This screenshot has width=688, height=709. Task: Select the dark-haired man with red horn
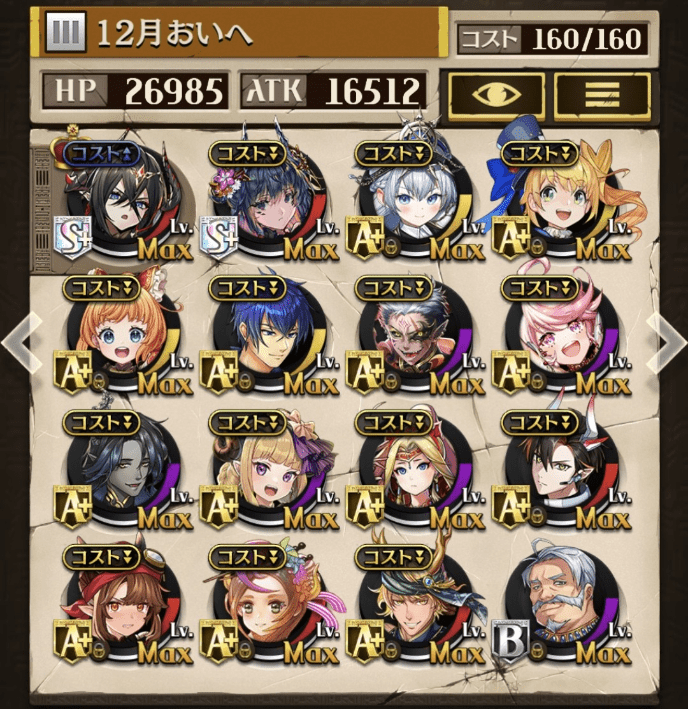click(x=557, y=470)
